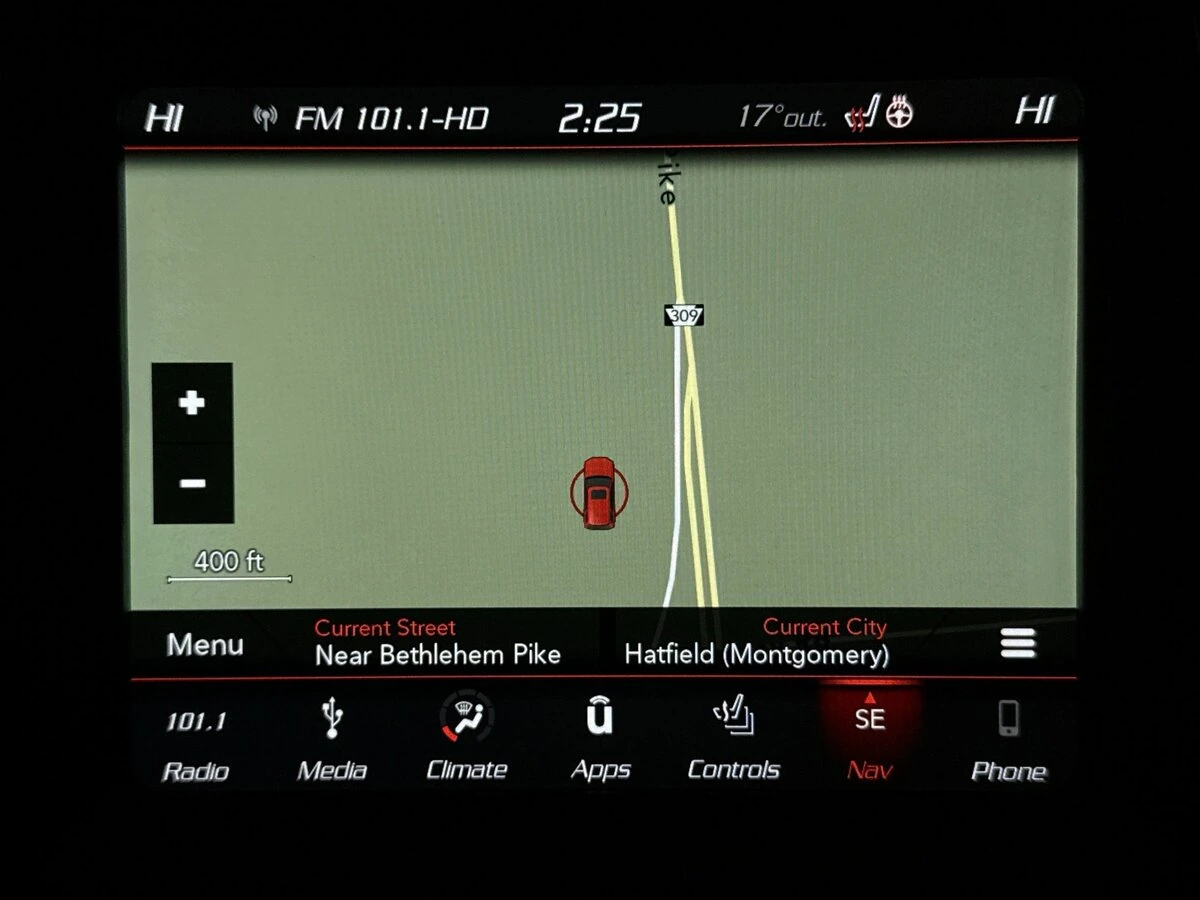The width and height of the screenshot is (1200, 900).
Task: Open the Media tab
Action: coord(332,743)
